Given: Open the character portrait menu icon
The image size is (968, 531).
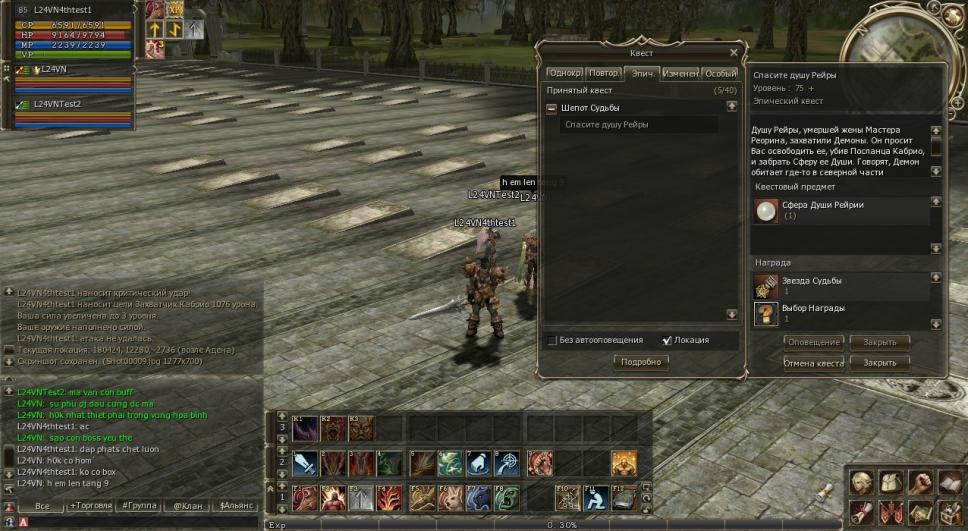Looking at the screenshot, I should (859, 482).
